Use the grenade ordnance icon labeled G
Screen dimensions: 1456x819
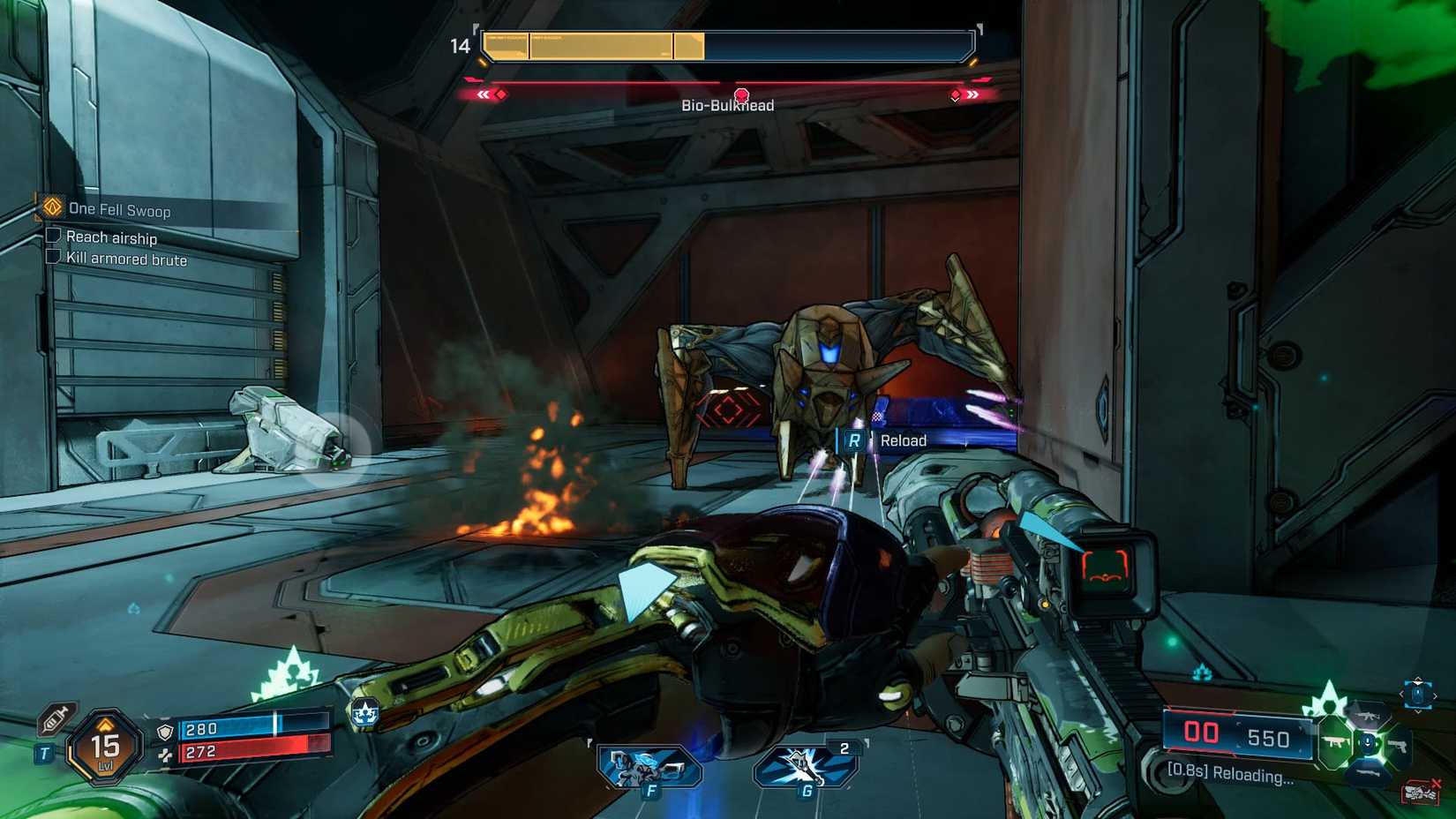(805, 767)
